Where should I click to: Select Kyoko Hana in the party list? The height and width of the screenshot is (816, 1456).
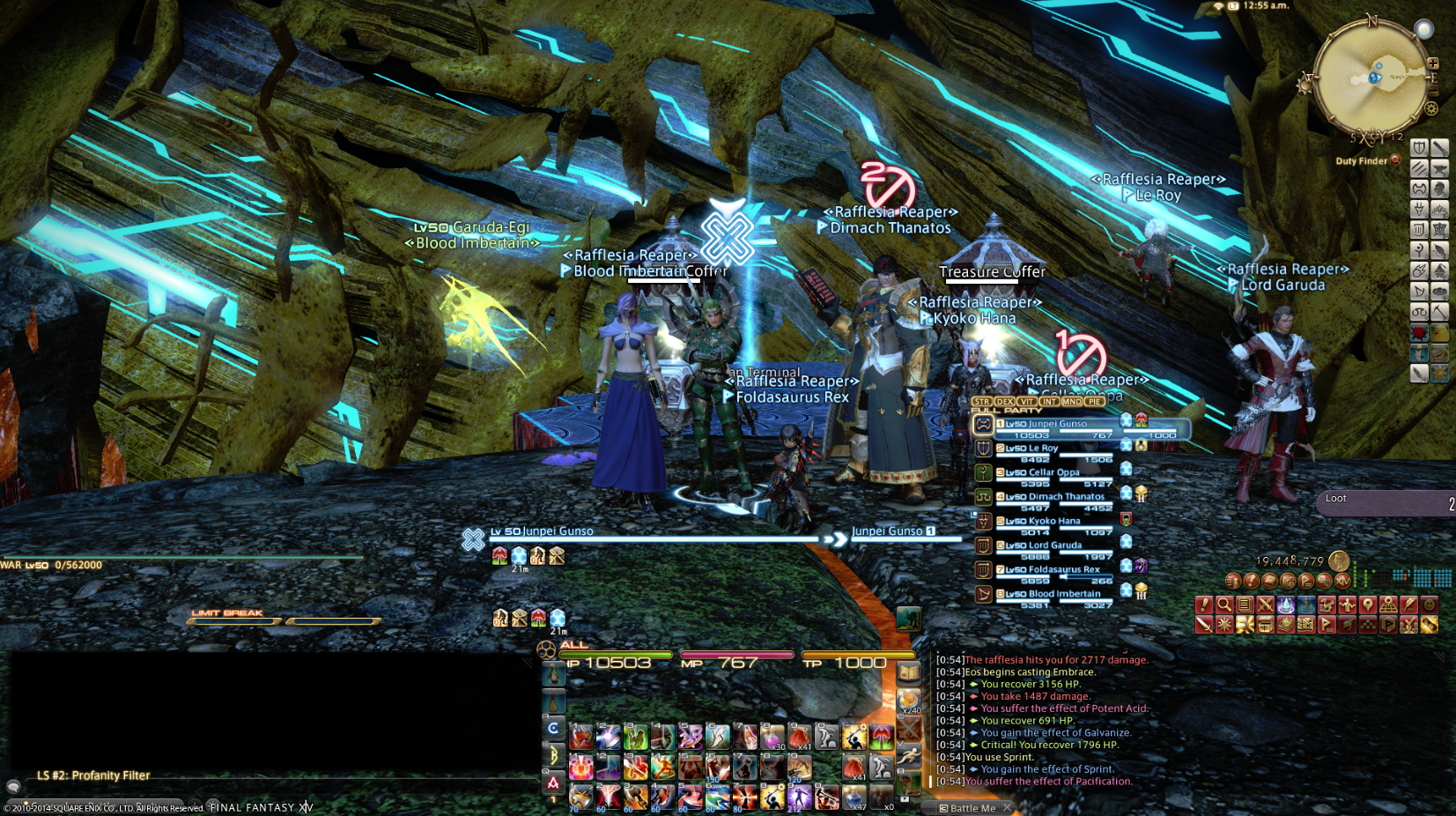coord(1054,521)
